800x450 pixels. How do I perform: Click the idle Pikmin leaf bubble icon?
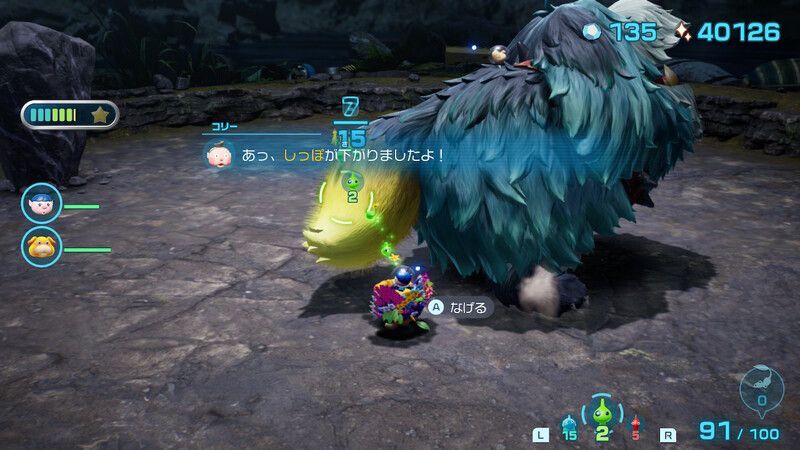click(762, 386)
